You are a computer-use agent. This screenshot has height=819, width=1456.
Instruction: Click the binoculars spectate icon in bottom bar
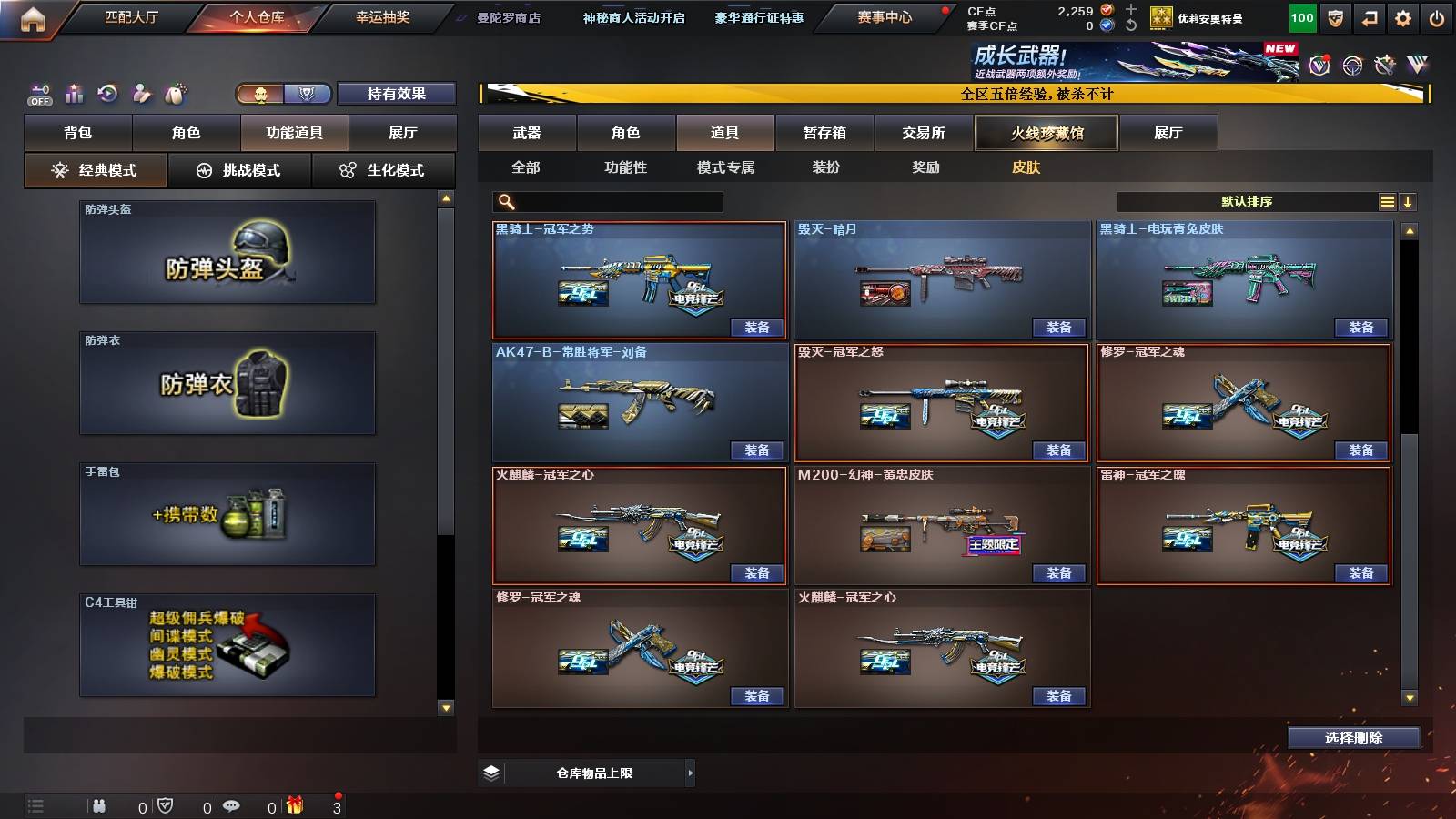pyautogui.click(x=99, y=806)
